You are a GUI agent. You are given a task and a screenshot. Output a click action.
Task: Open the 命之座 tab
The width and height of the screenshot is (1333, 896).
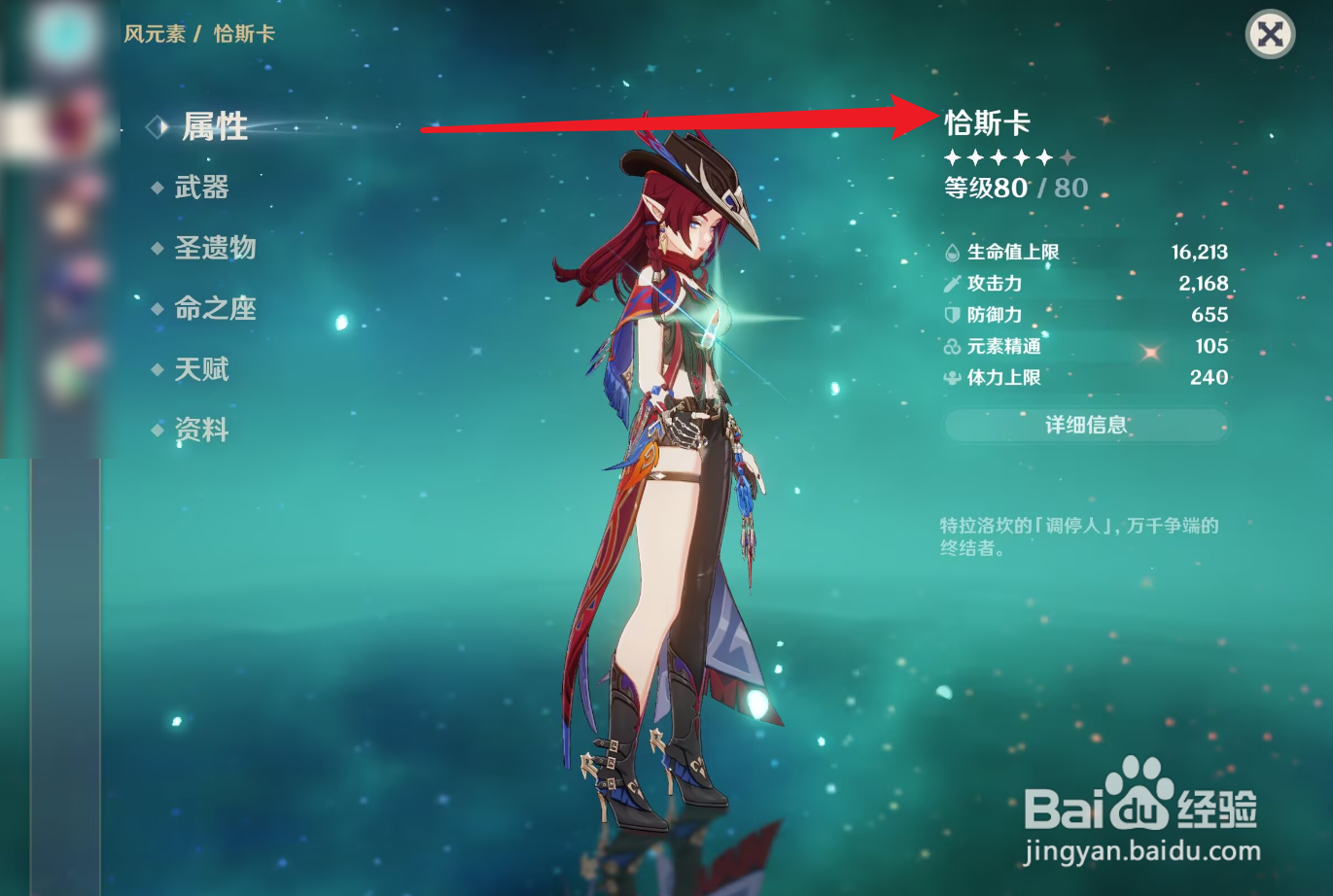tap(214, 309)
